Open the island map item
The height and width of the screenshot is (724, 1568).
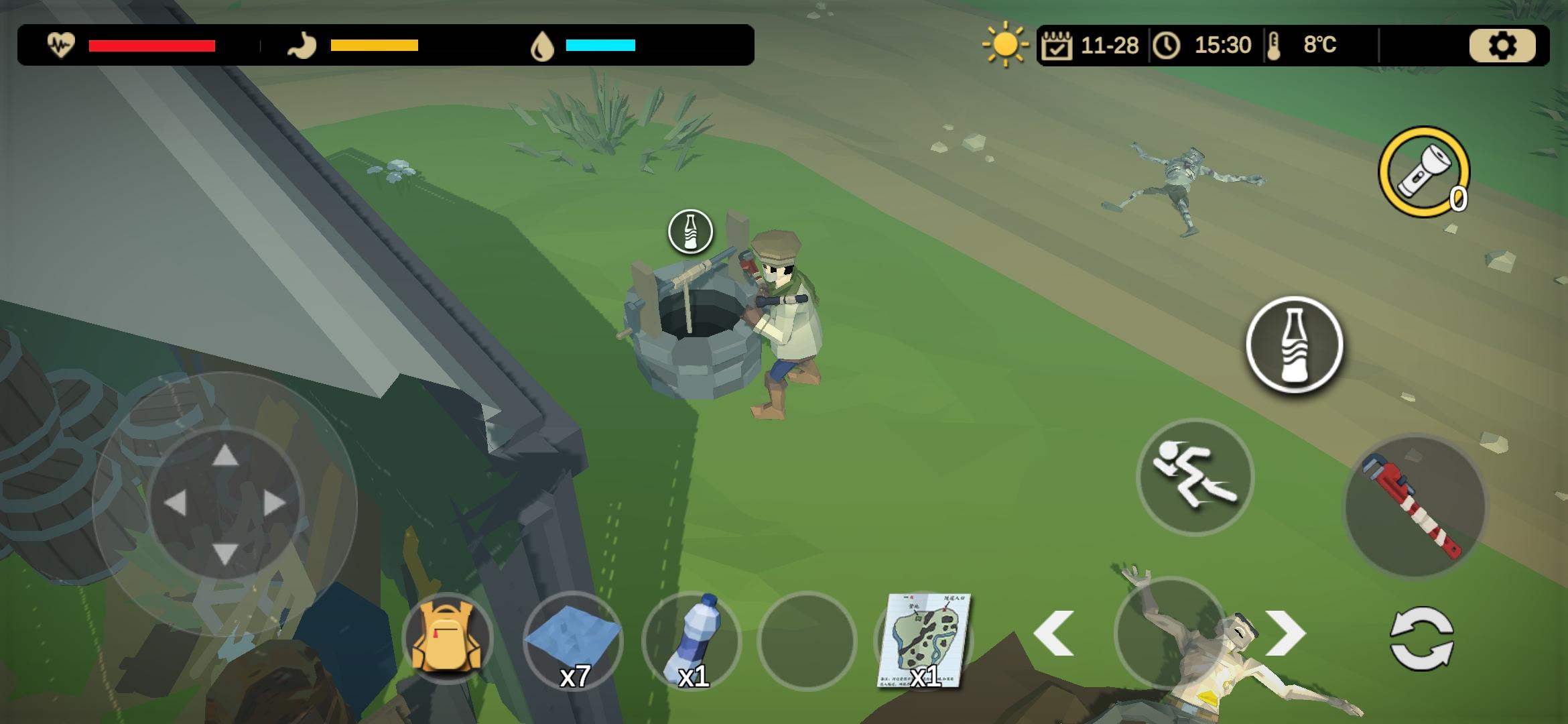pyautogui.click(x=924, y=640)
